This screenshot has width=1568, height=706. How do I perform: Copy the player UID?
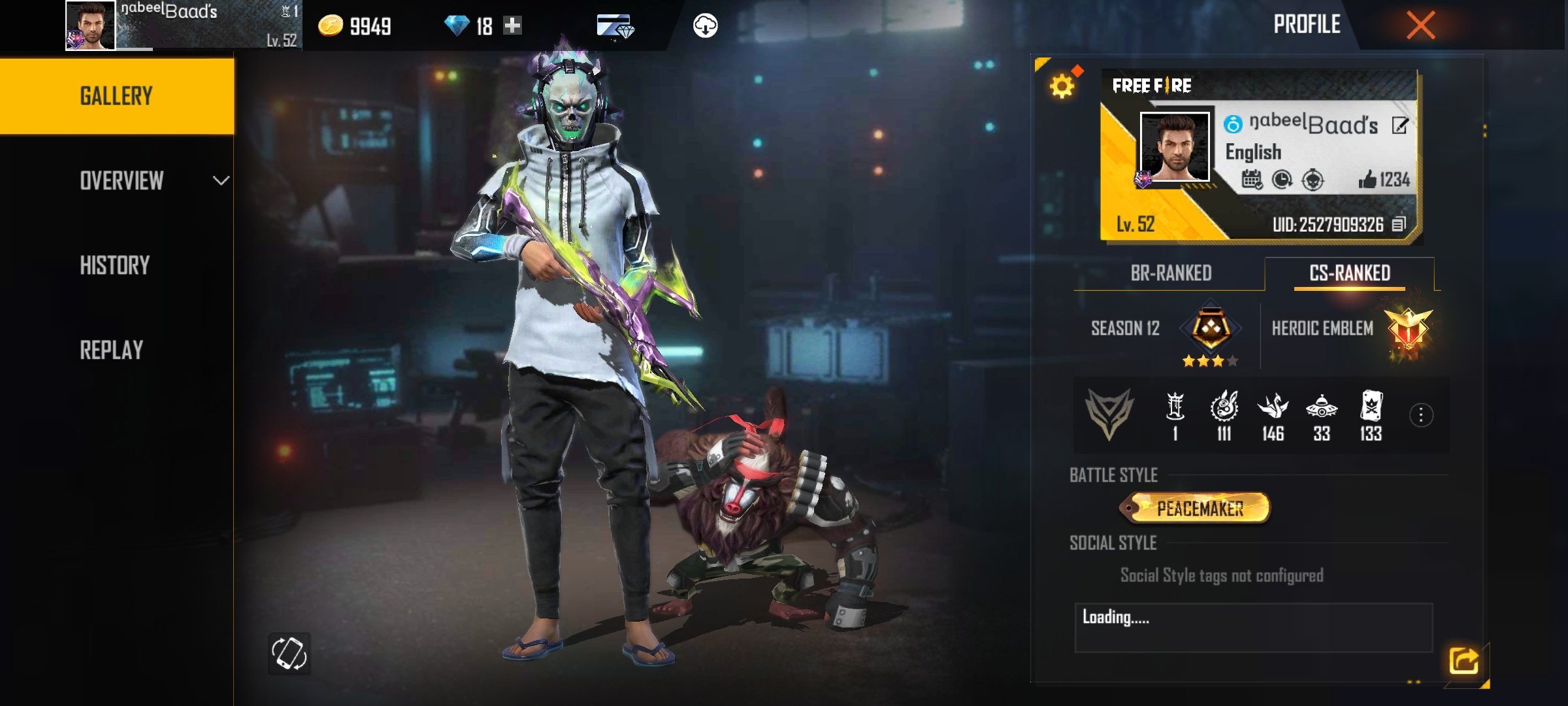click(x=1399, y=225)
